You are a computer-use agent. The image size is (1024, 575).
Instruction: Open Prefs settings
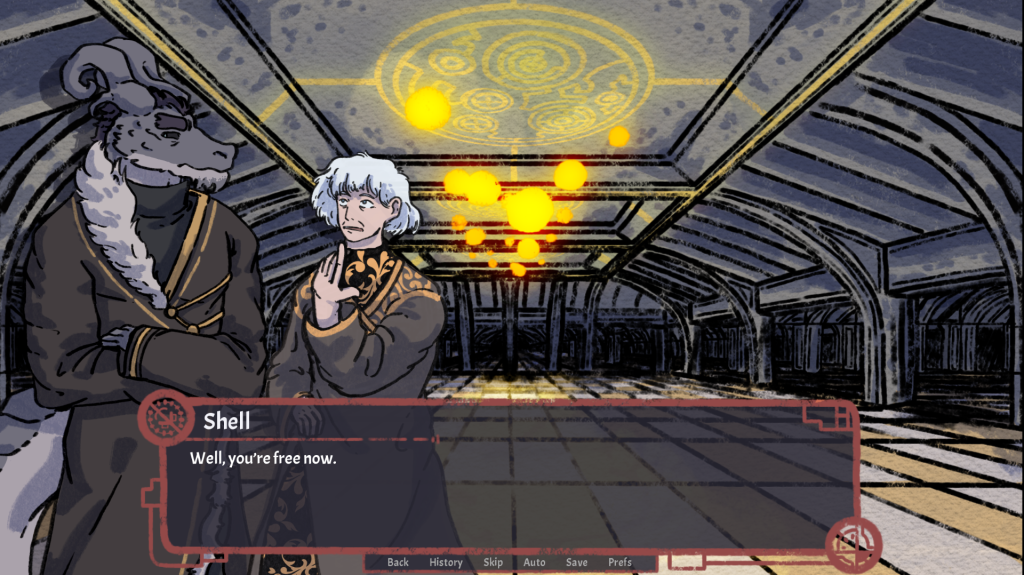click(620, 562)
